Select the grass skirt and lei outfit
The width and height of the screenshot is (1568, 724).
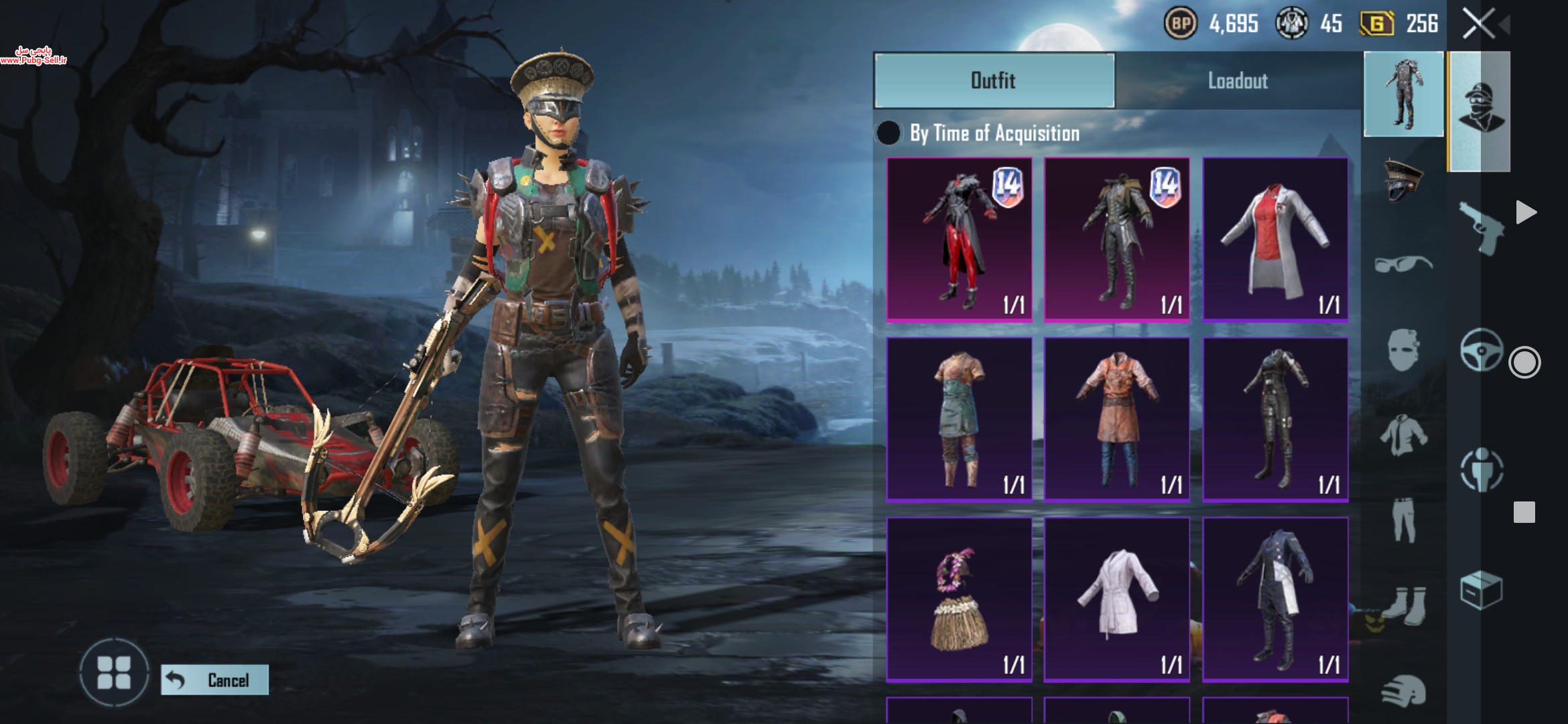(959, 599)
